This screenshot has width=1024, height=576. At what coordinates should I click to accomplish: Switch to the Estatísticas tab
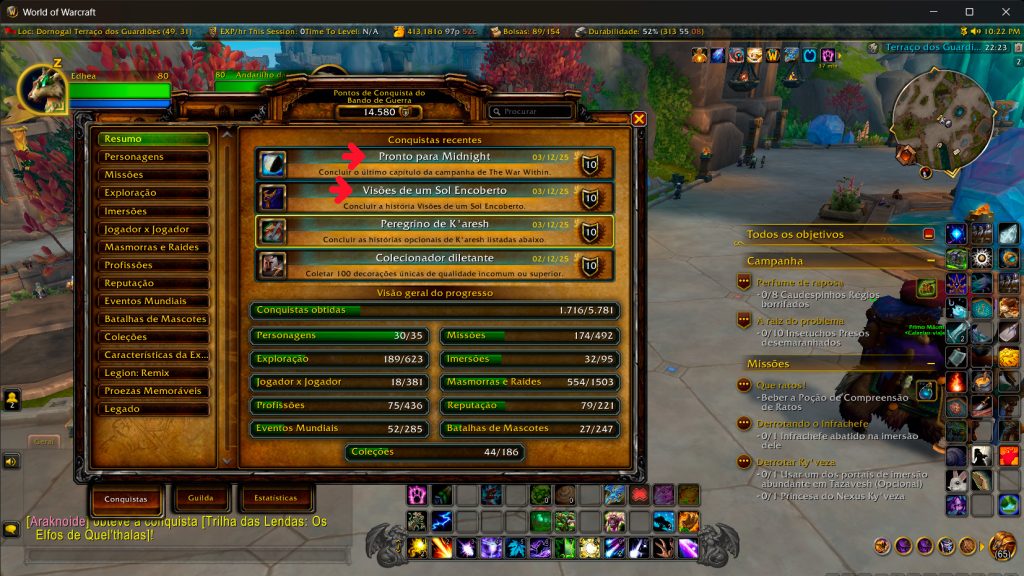pyautogui.click(x=275, y=498)
